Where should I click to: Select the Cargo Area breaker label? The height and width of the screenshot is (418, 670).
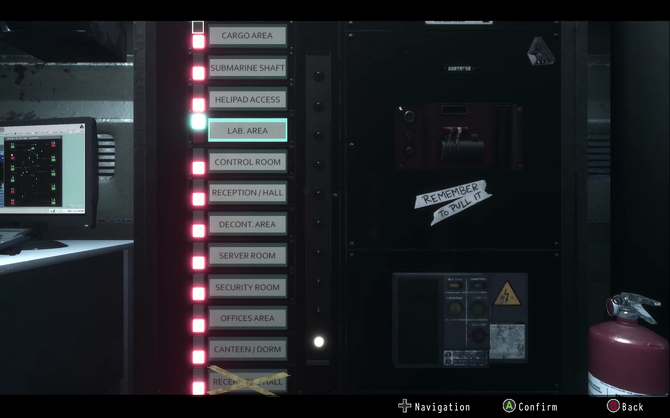point(247,36)
